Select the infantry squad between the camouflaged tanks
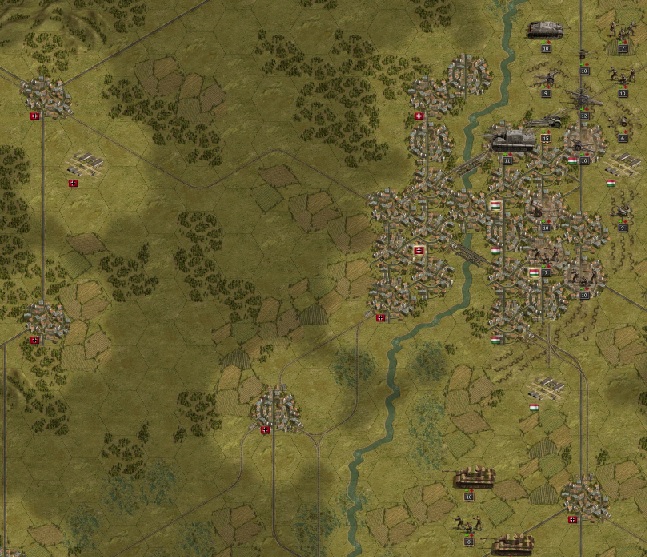647x557 pixels. click(465, 522)
